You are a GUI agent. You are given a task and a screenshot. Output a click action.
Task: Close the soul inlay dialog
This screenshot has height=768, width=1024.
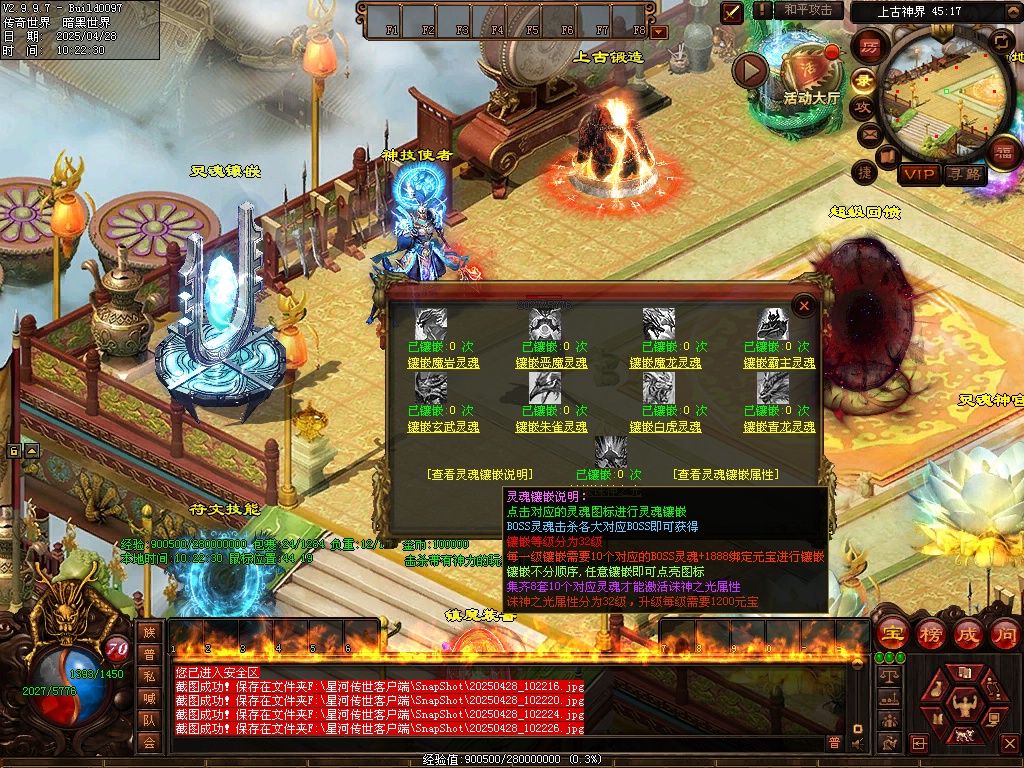pos(803,304)
